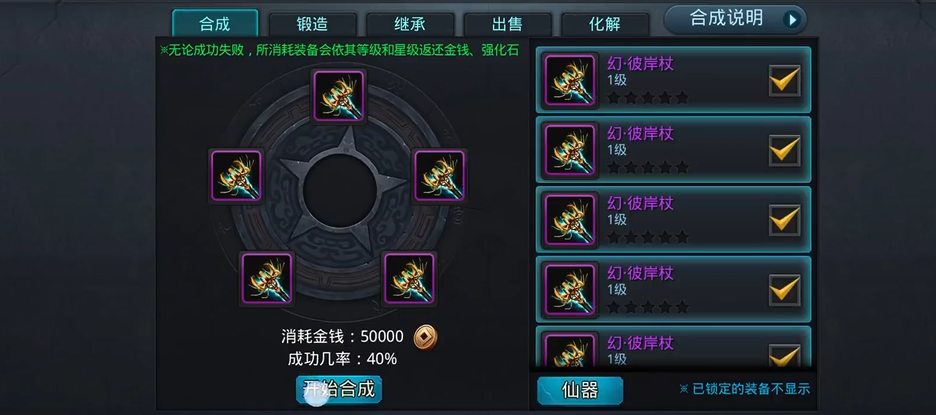
Task: Select the 化解 tab
Action: (x=604, y=25)
